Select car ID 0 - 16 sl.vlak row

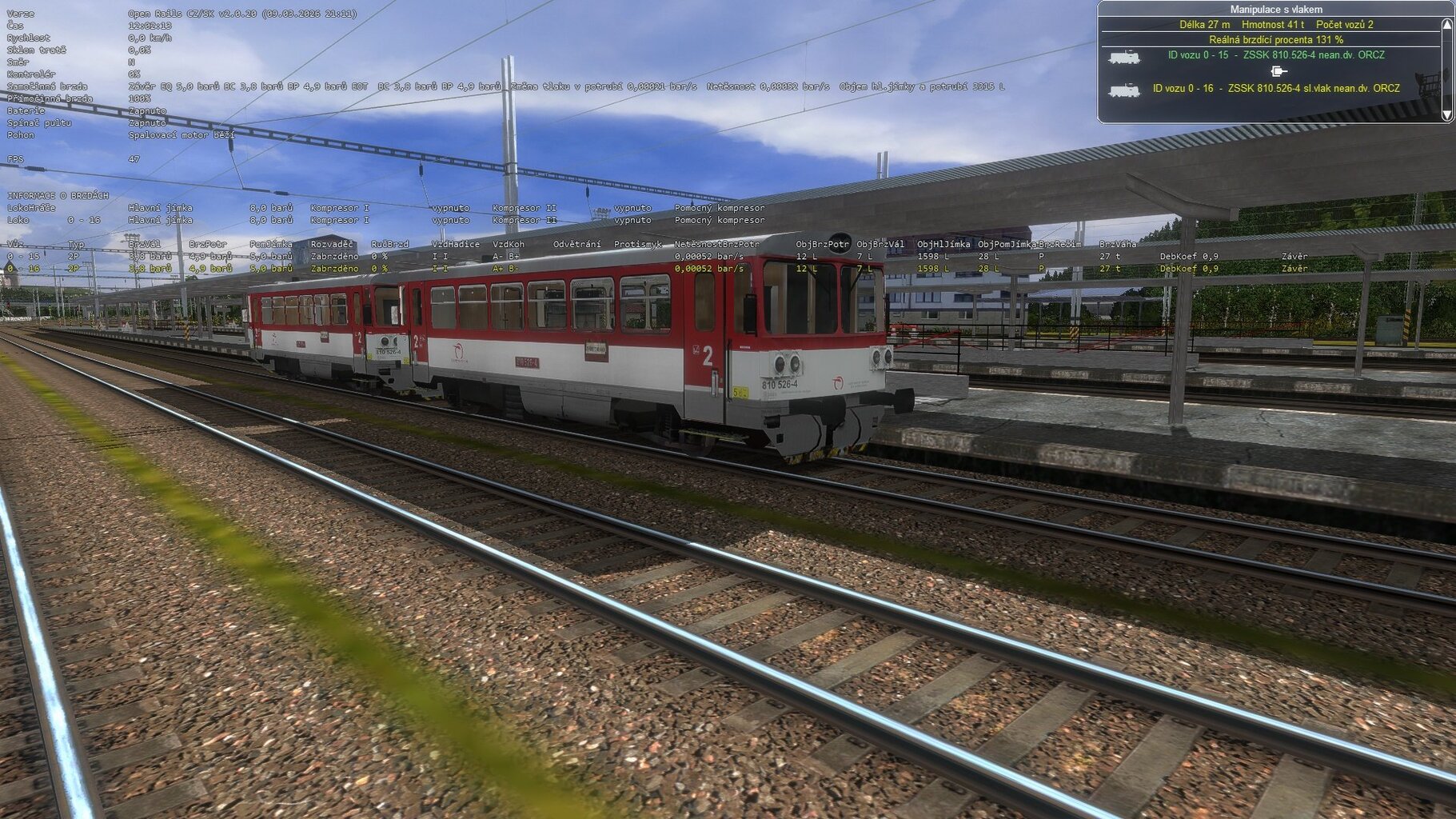click(1275, 89)
